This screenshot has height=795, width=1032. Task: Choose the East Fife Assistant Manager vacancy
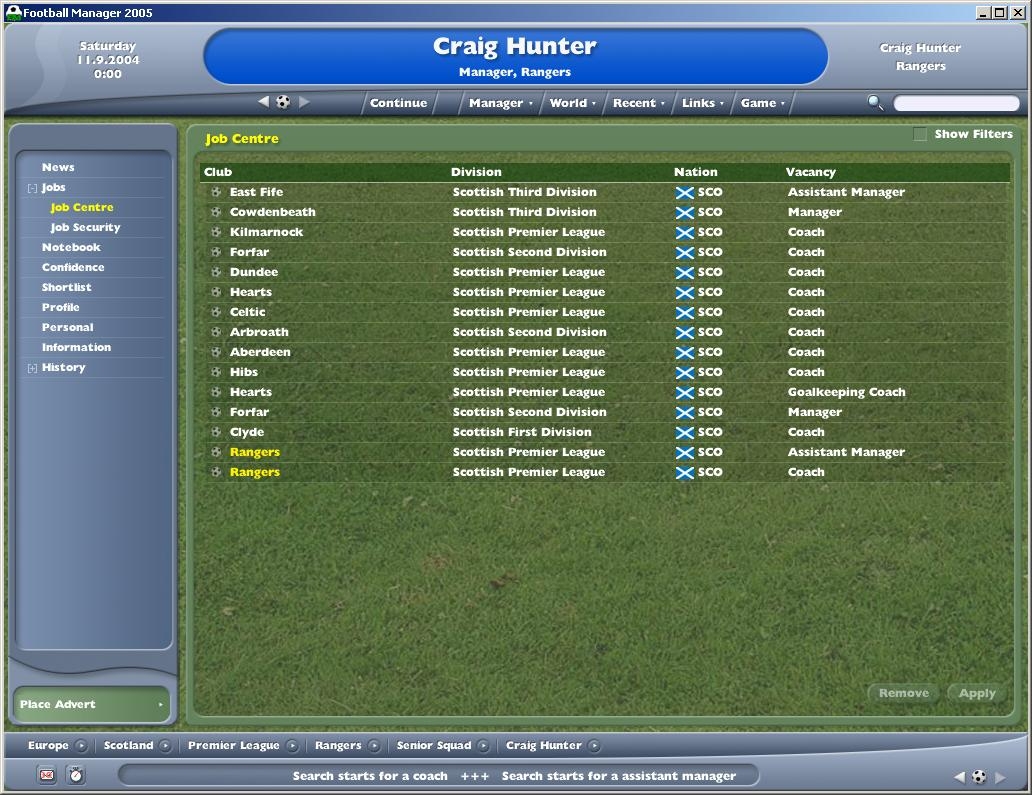pyautogui.click(x=600, y=192)
